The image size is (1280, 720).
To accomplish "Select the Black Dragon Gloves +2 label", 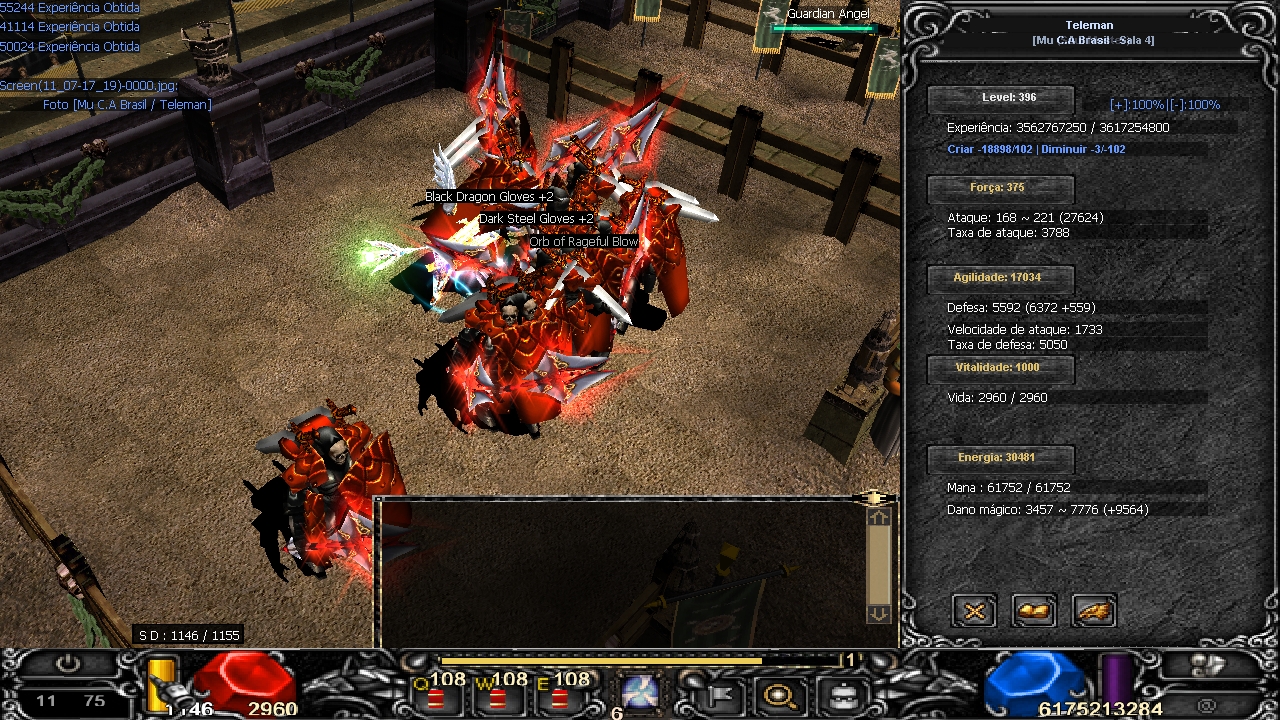I will click(x=489, y=197).
